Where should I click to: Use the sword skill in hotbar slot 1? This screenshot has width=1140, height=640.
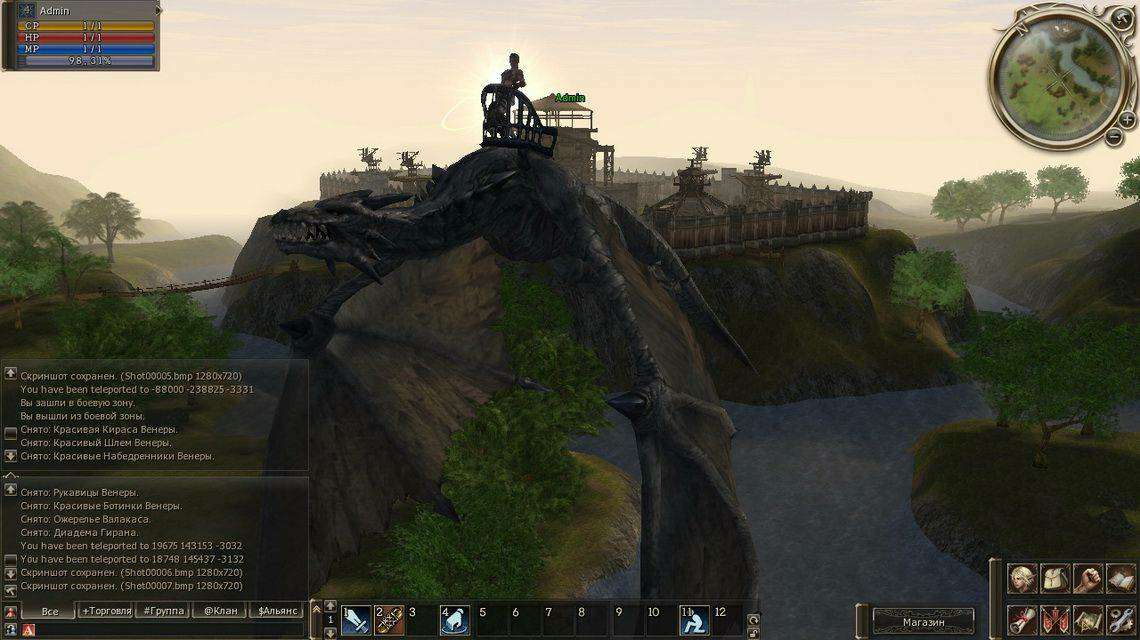[356, 621]
